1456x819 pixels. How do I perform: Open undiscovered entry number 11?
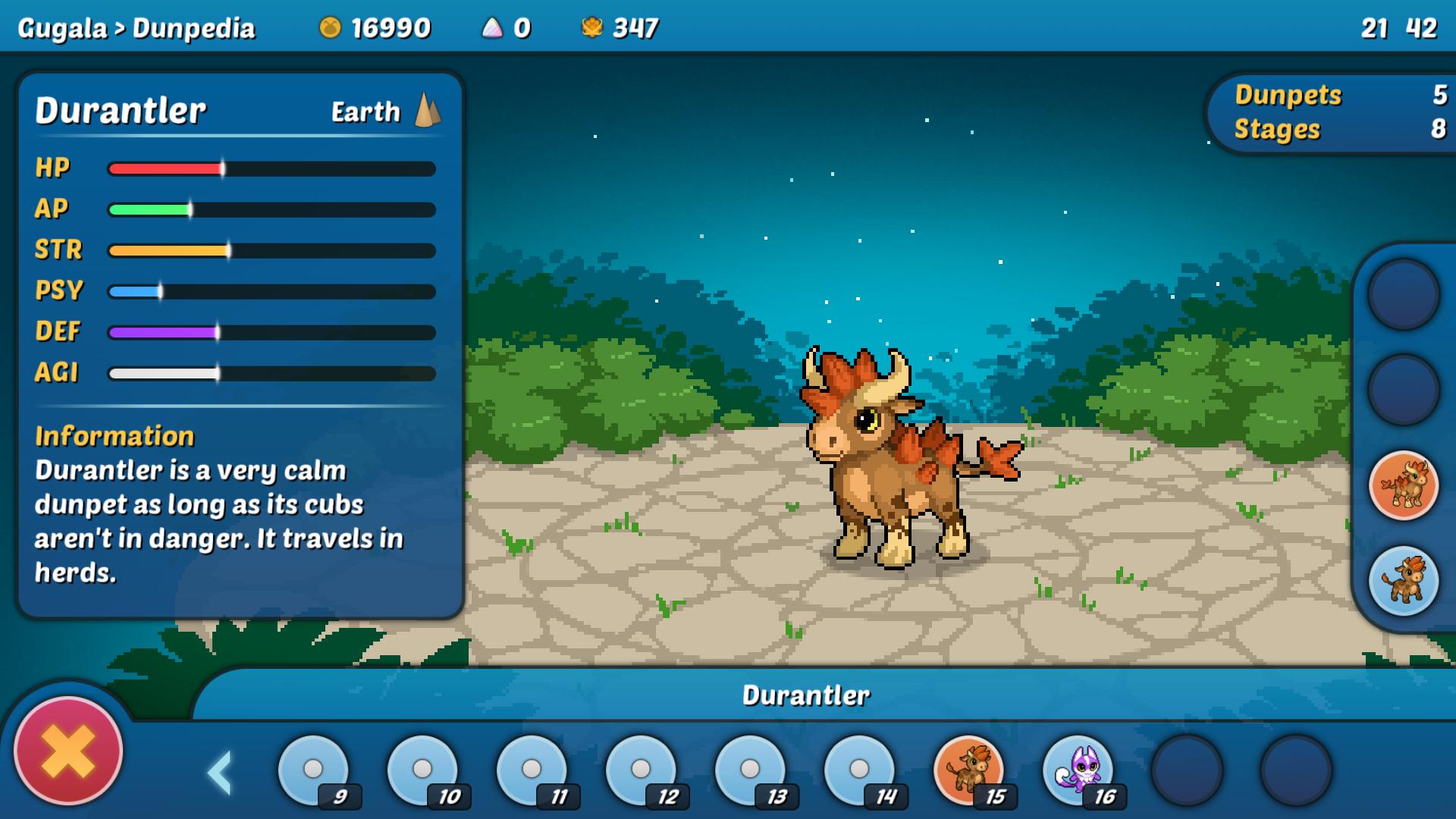click(532, 770)
